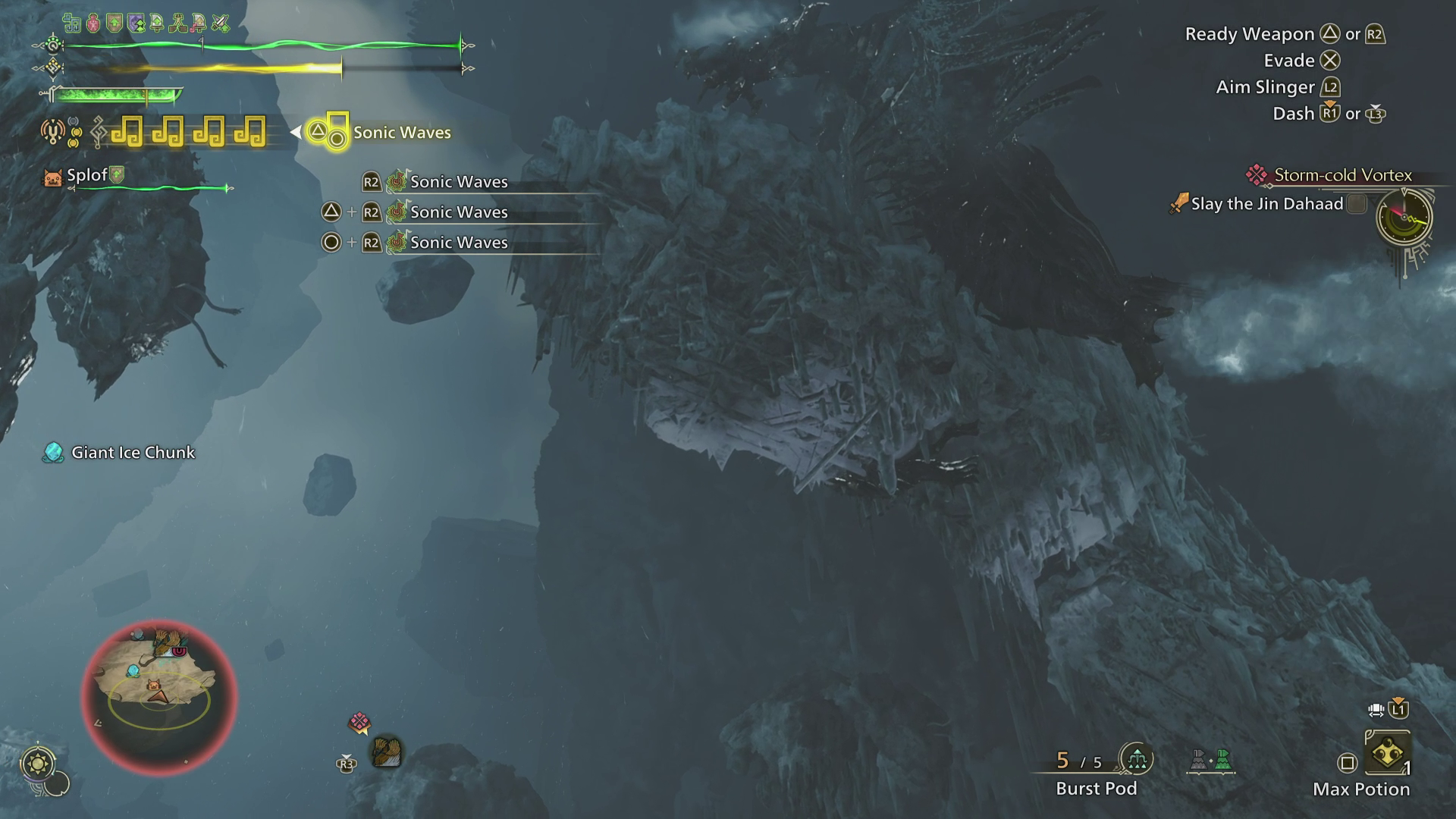
Task: Click the Giant Ice Chunk marker icon
Action: (52, 452)
